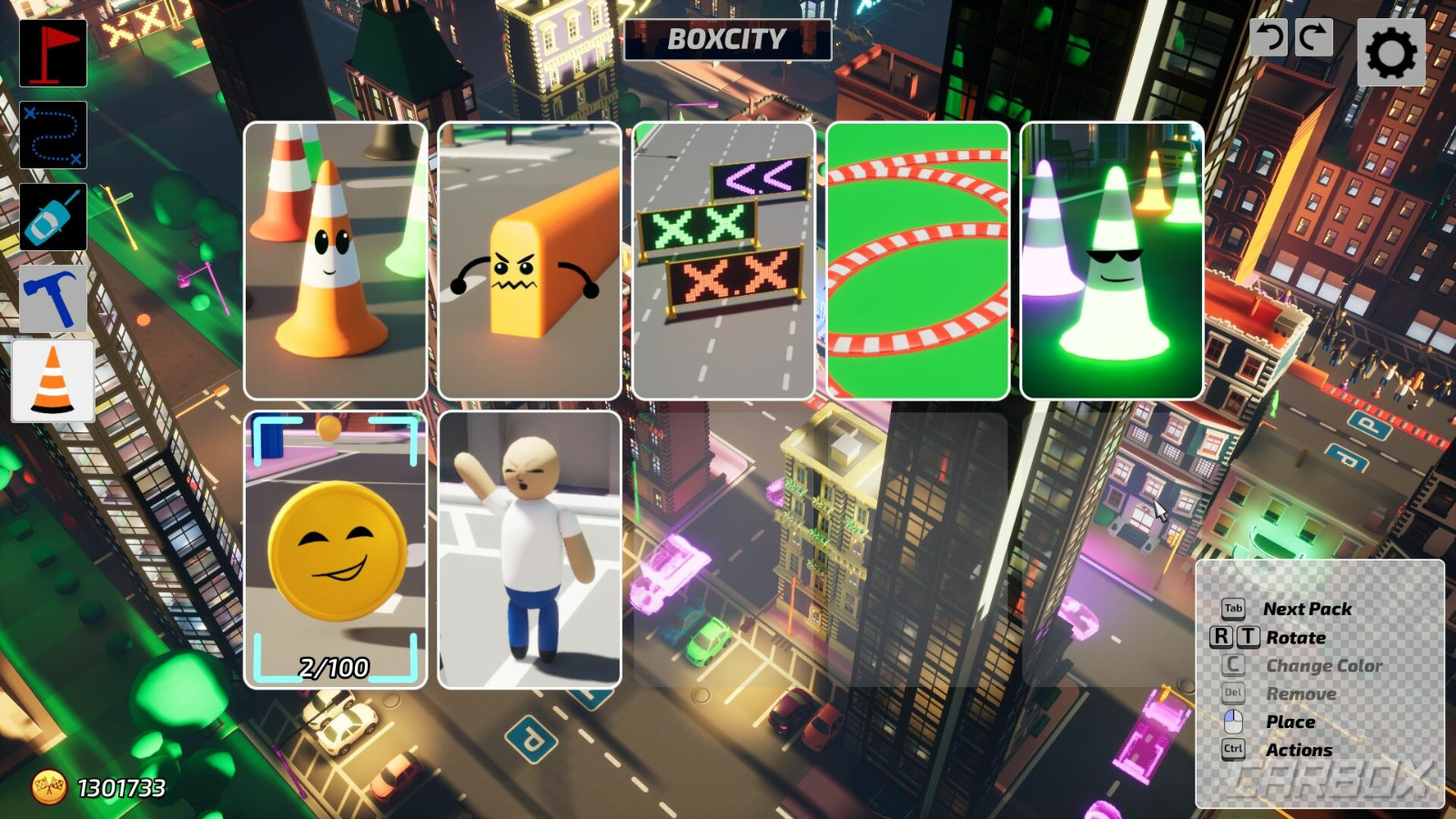The image size is (1456, 819).
Task: Select the LED X-sign barriers thumbnail
Action: click(x=725, y=259)
